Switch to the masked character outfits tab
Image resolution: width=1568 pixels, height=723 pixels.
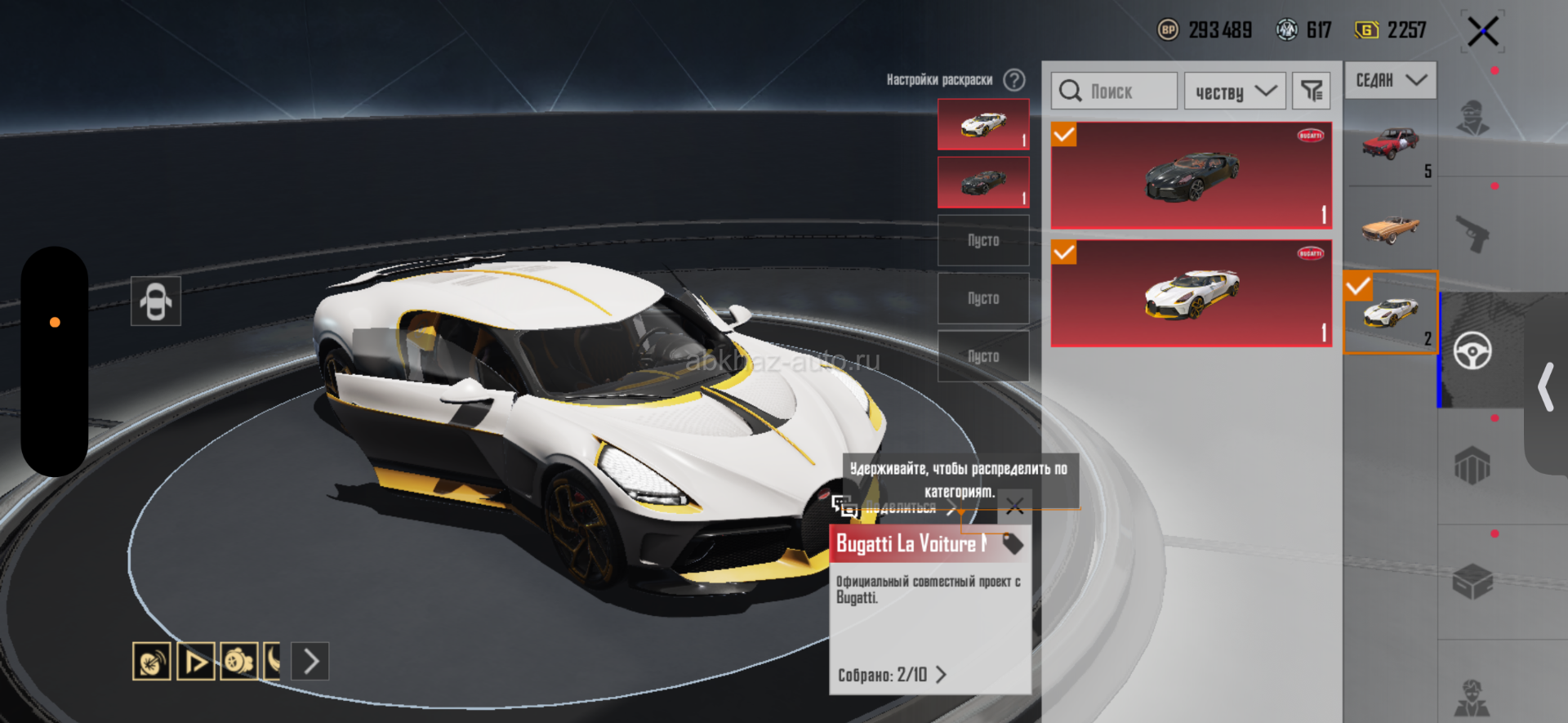1472,118
